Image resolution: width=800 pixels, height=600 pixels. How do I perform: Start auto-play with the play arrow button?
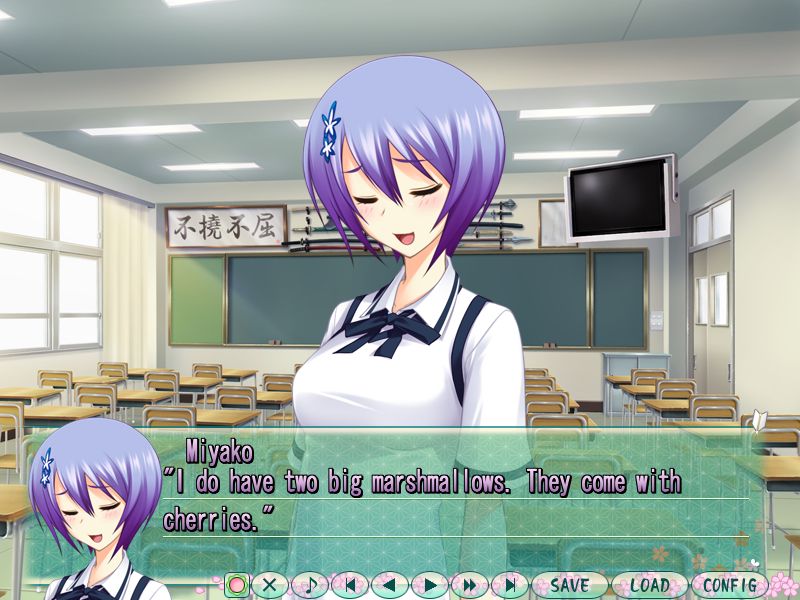429,585
